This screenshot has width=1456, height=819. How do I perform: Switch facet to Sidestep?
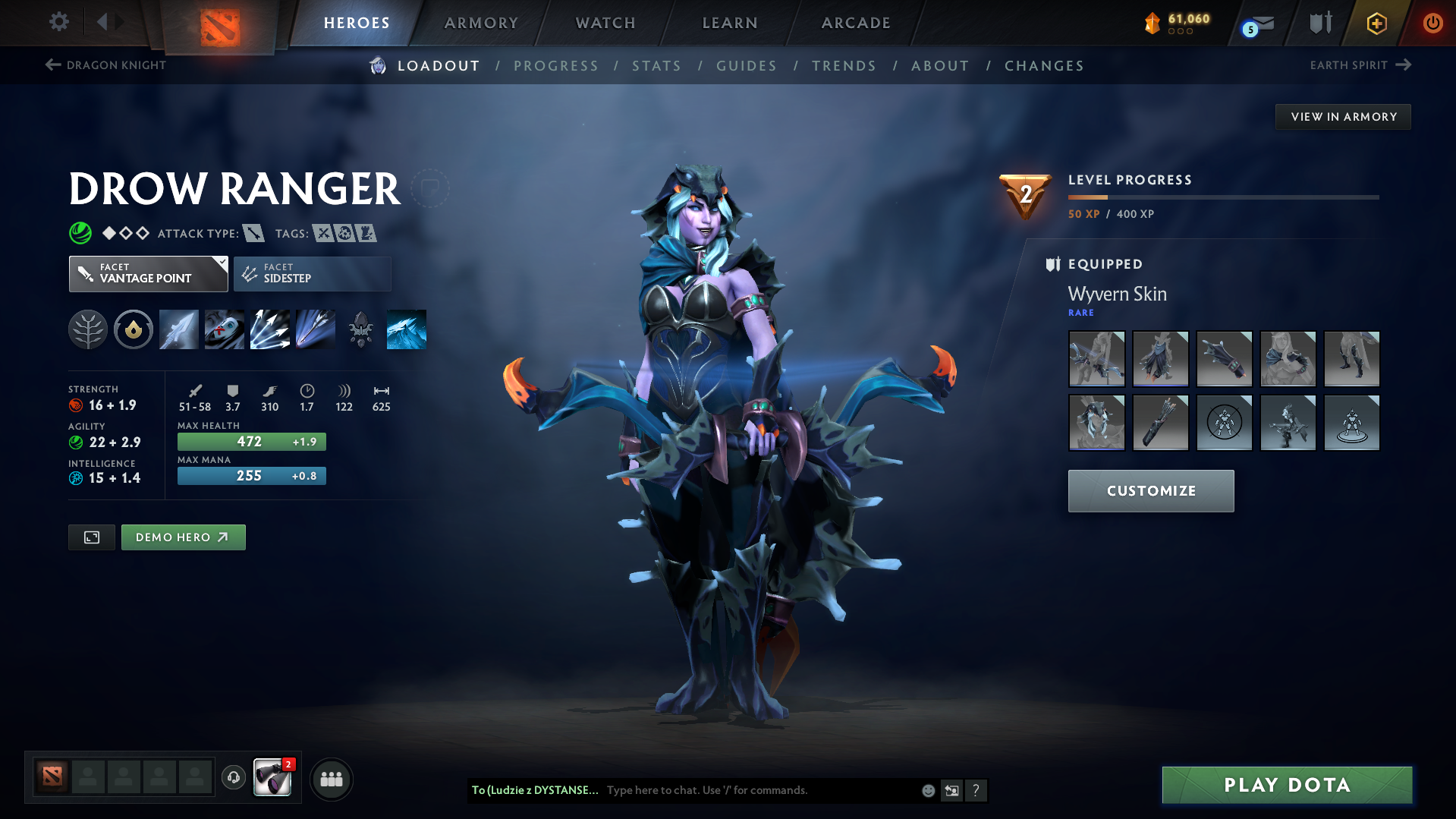point(312,273)
